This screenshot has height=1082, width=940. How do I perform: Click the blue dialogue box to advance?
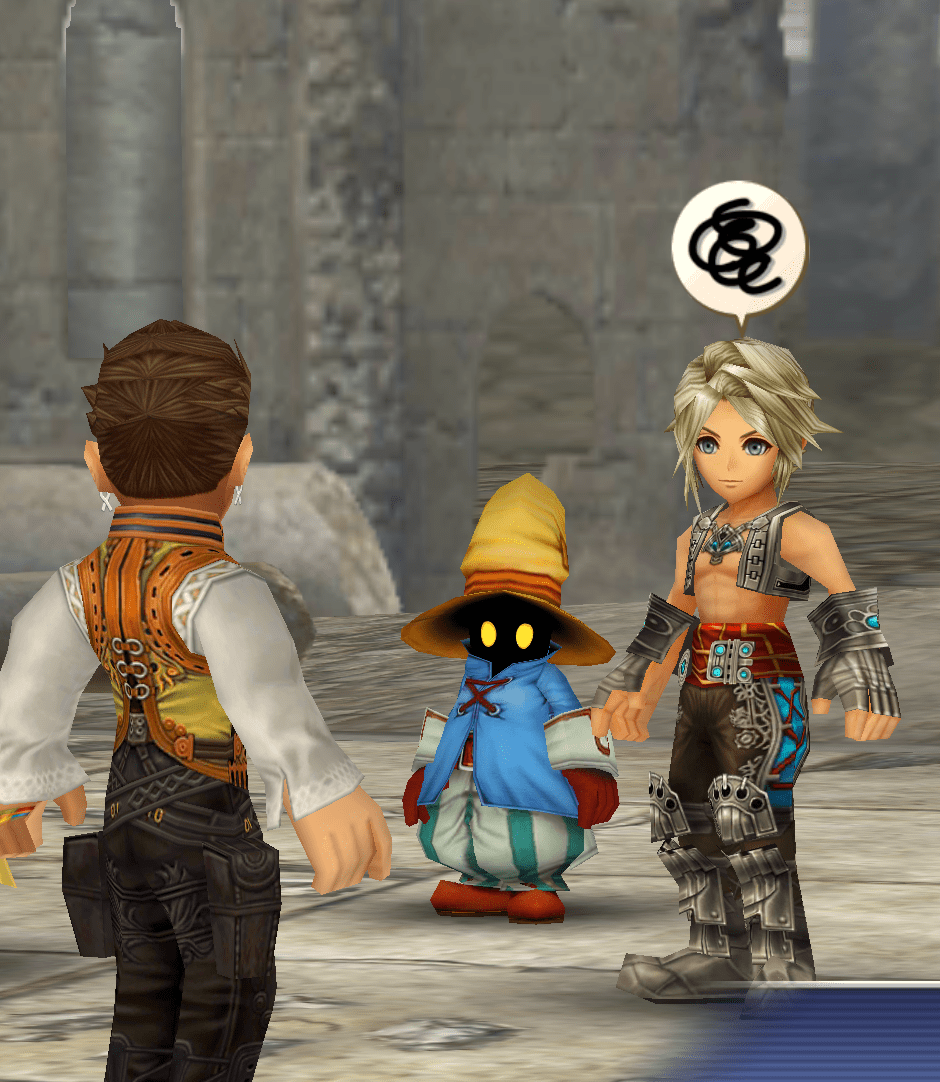click(830, 1040)
